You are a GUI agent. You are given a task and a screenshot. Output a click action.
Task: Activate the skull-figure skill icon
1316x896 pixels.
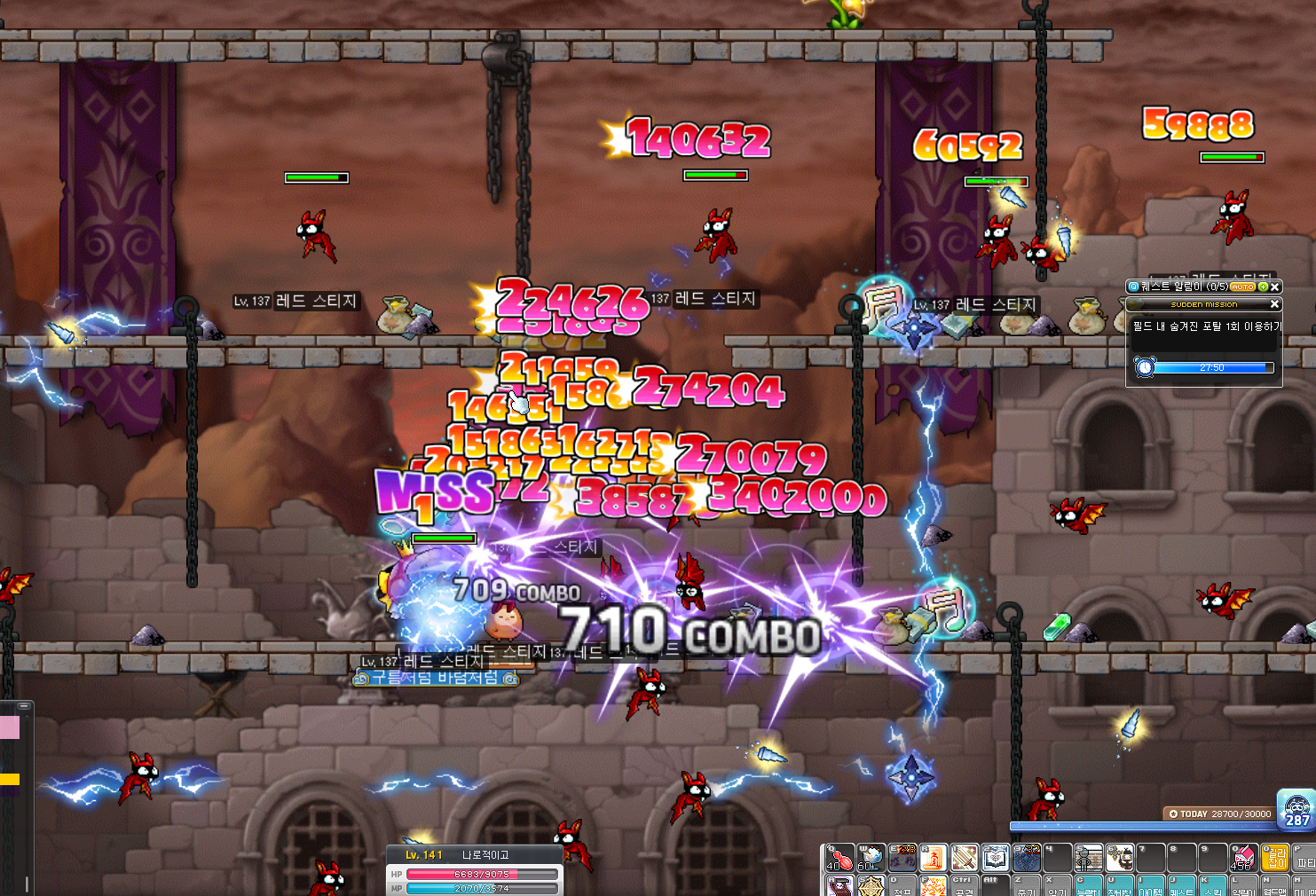[x=839, y=885]
